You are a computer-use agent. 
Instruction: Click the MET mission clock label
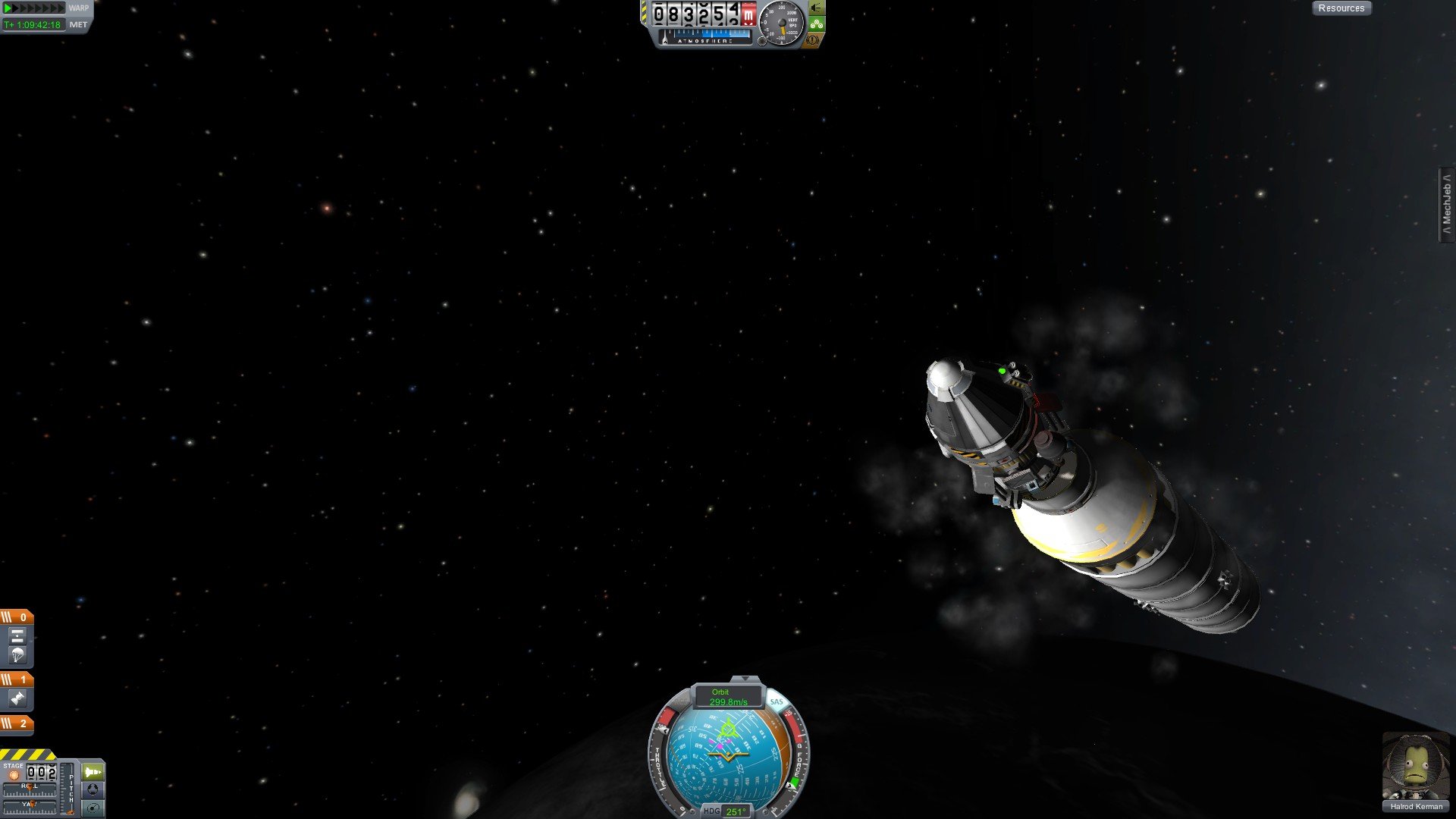pyautogui.click(x=78, y=25)
